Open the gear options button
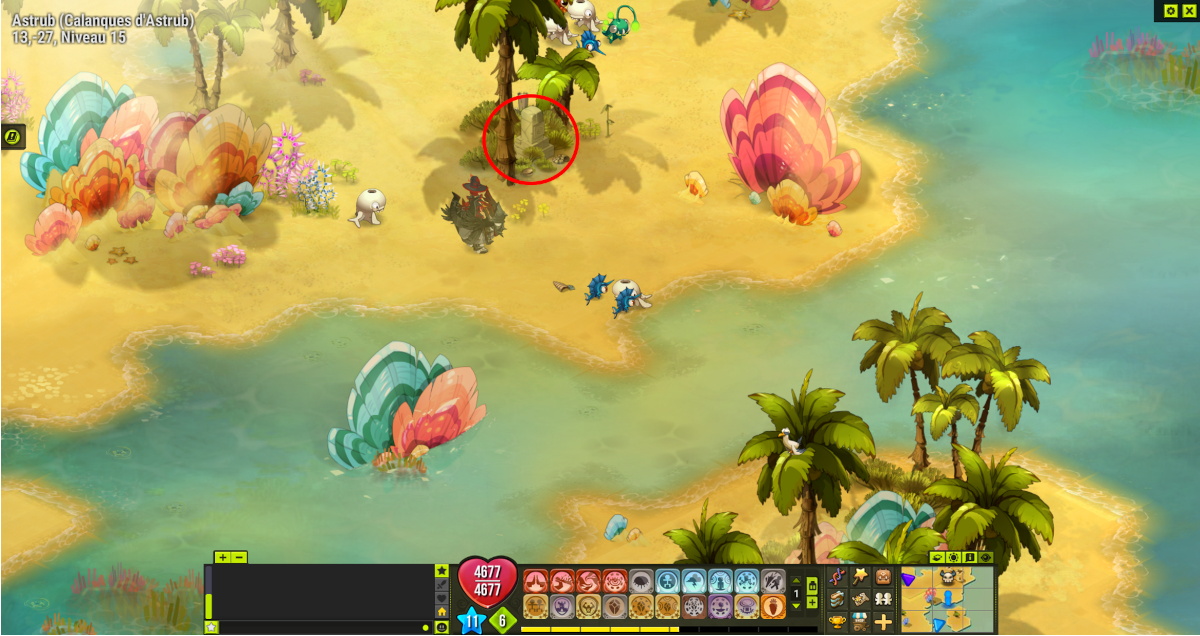This screenshot has height=636, width=1200. tap(1171, 10)
